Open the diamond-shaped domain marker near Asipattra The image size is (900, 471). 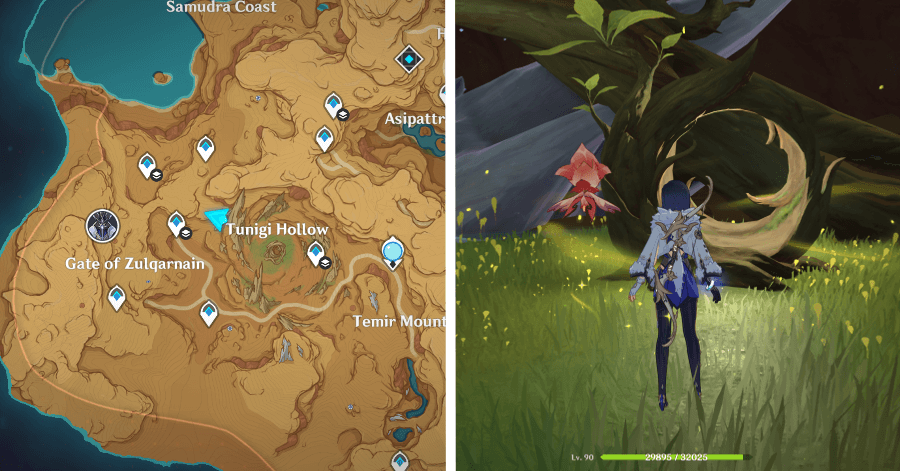[x=408, y=60]
